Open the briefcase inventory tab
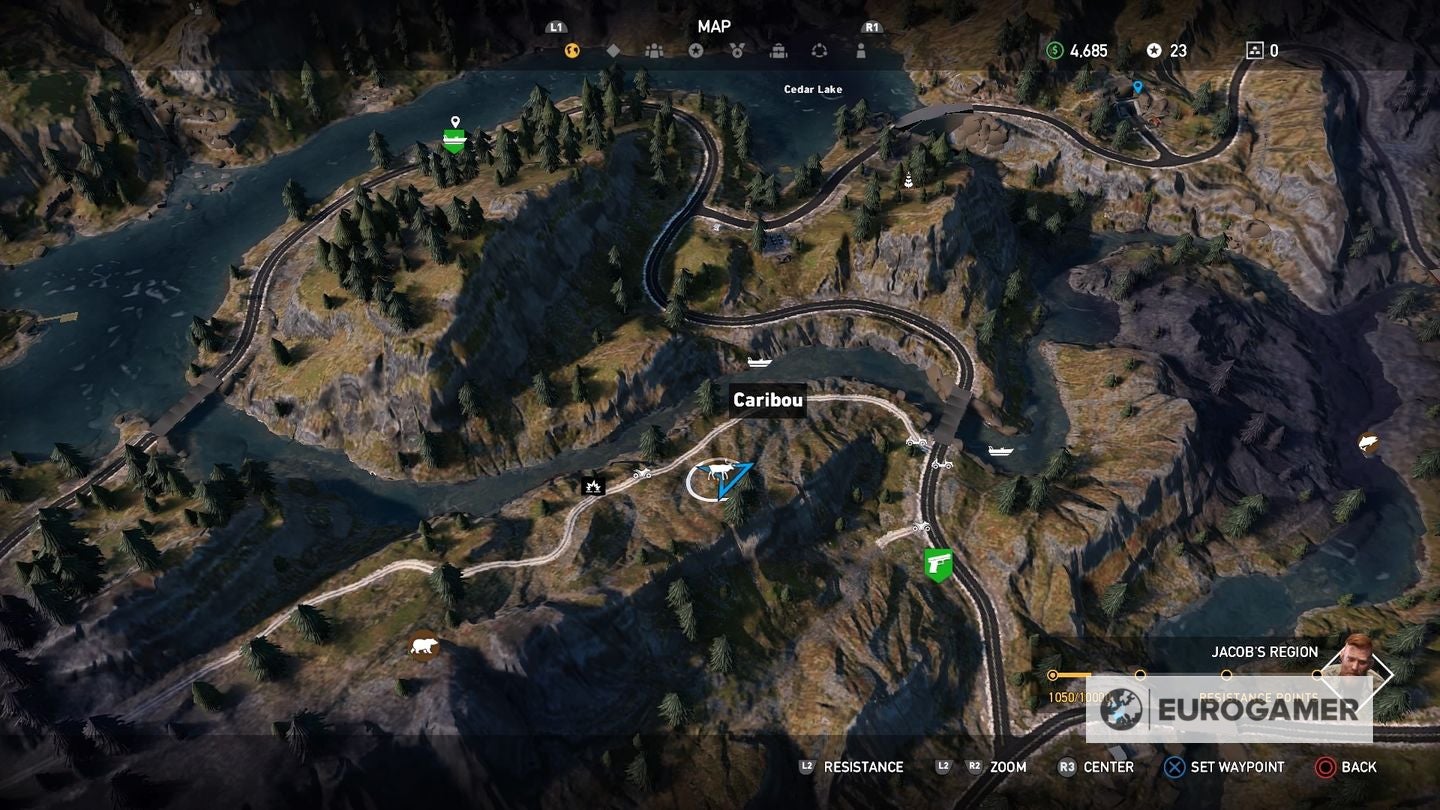1440x810 pixels. [x=779, y=48]
